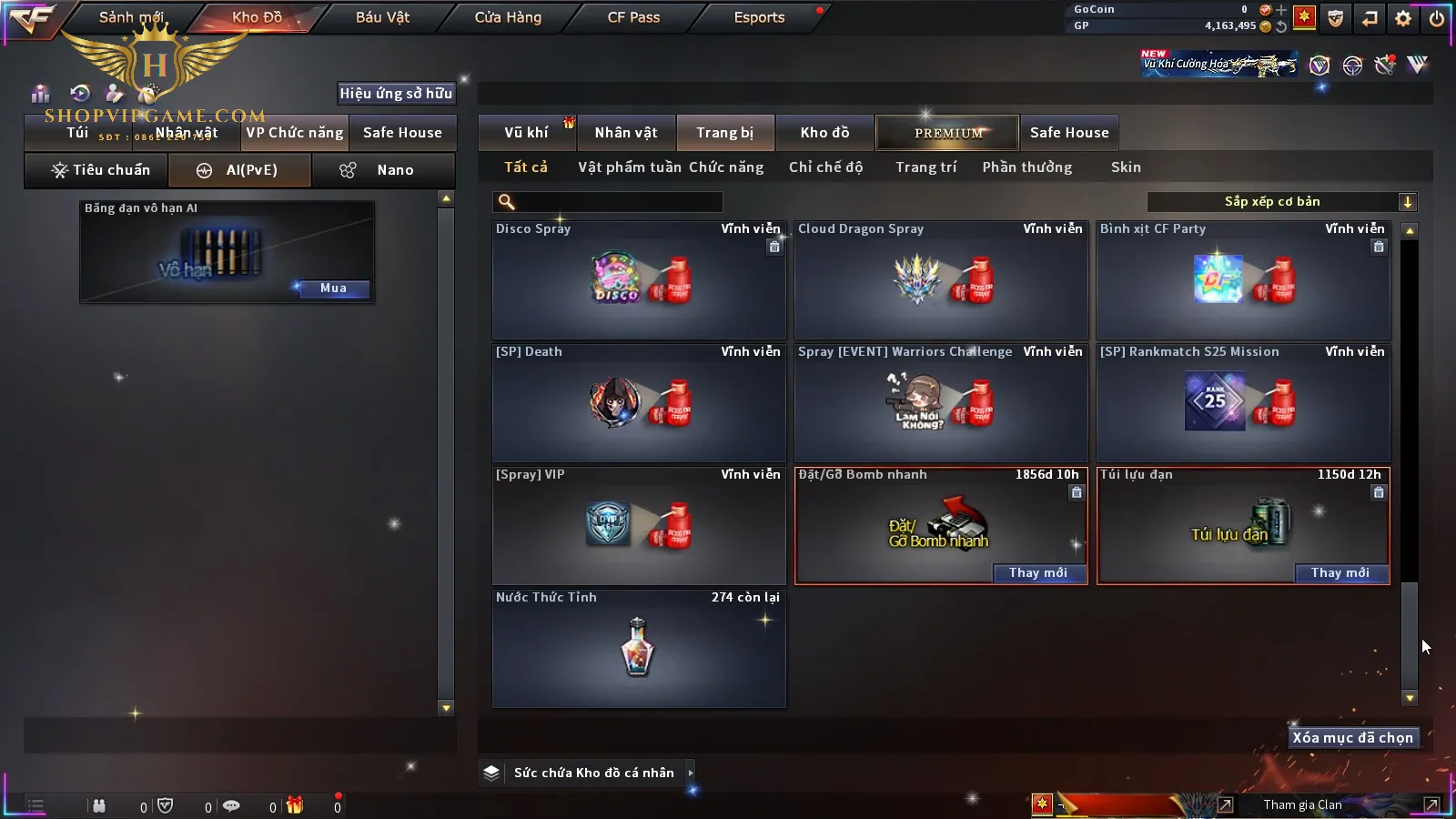The width and height of the screenshot is (1456, 819).
Task: Open the Sắp xếp cơ bản dropdown
Action: pos(1281,202)
